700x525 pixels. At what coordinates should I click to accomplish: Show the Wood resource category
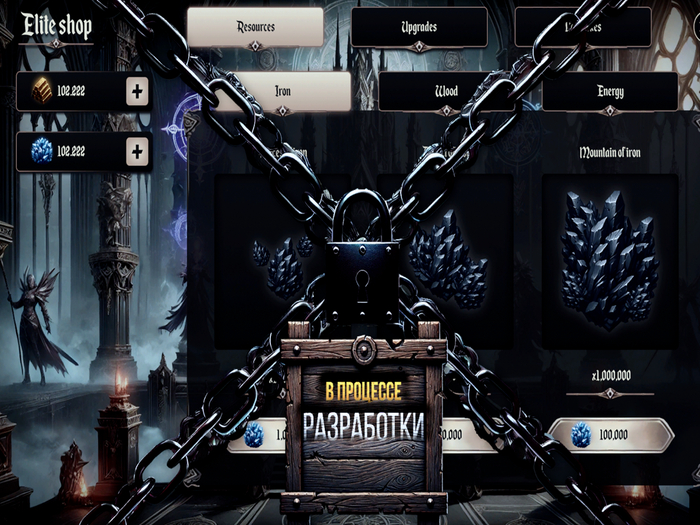(x=446, y=91)
